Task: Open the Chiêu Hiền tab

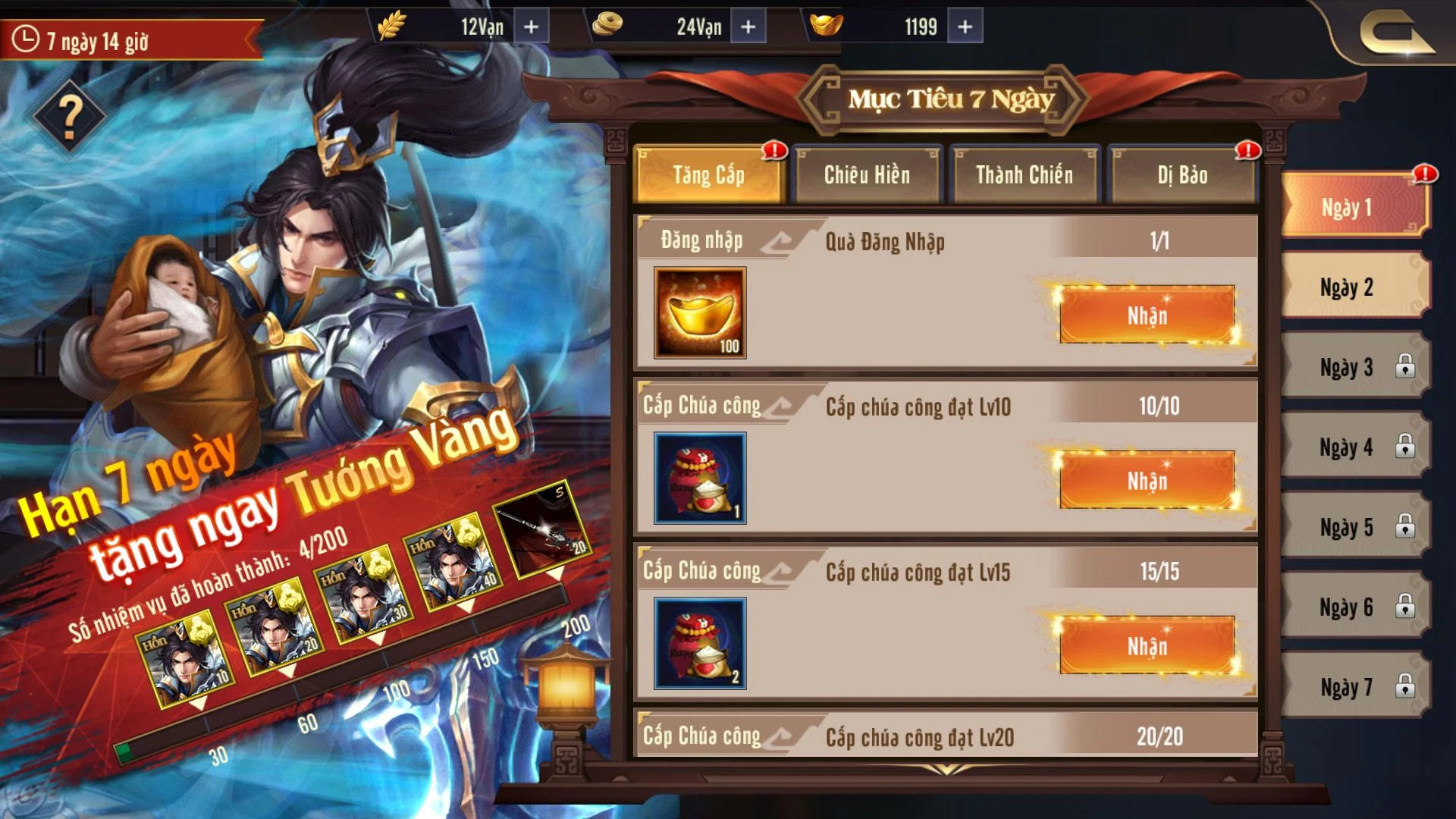Action: (x=867, y=175)
